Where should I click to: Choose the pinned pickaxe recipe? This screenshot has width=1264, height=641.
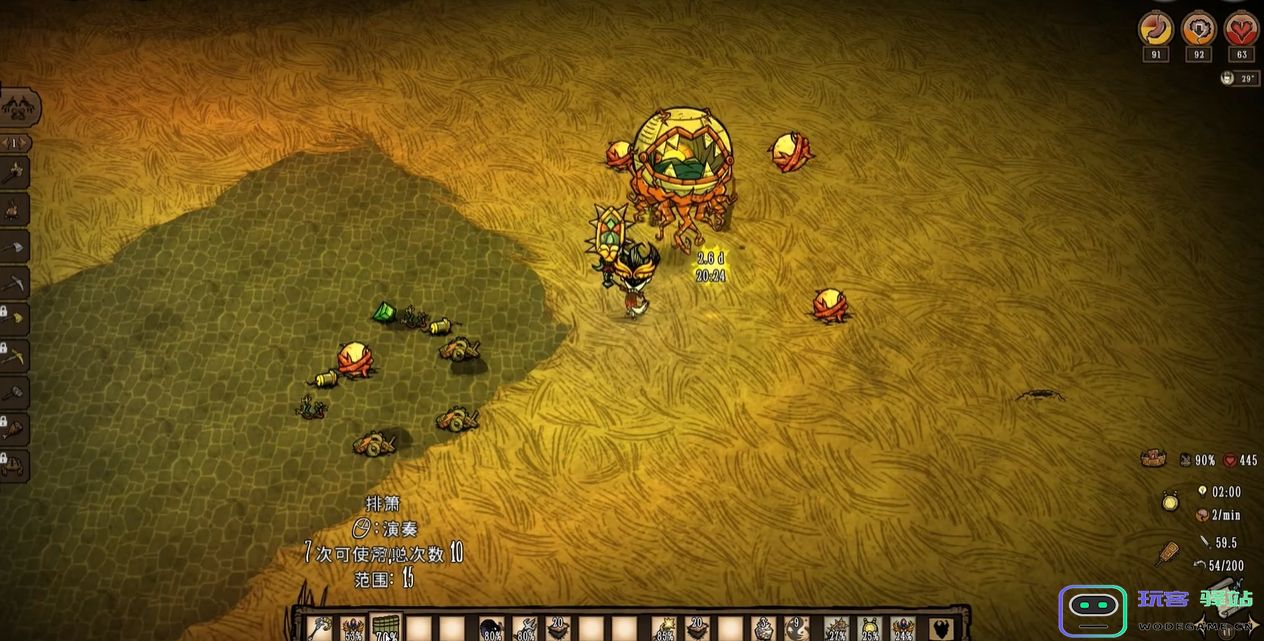(14, 284)
